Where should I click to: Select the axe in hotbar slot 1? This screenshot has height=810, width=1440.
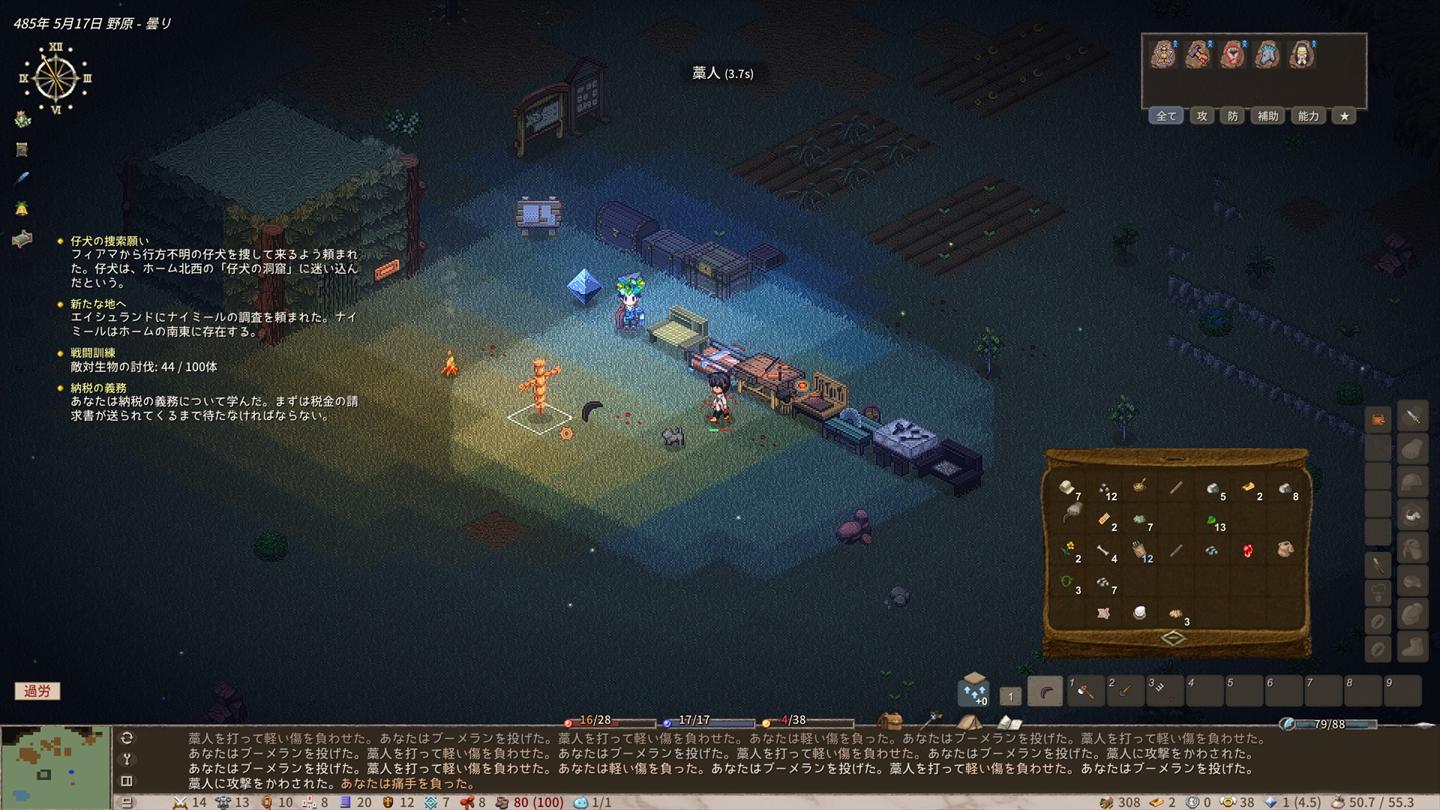tap(1087, 691)
